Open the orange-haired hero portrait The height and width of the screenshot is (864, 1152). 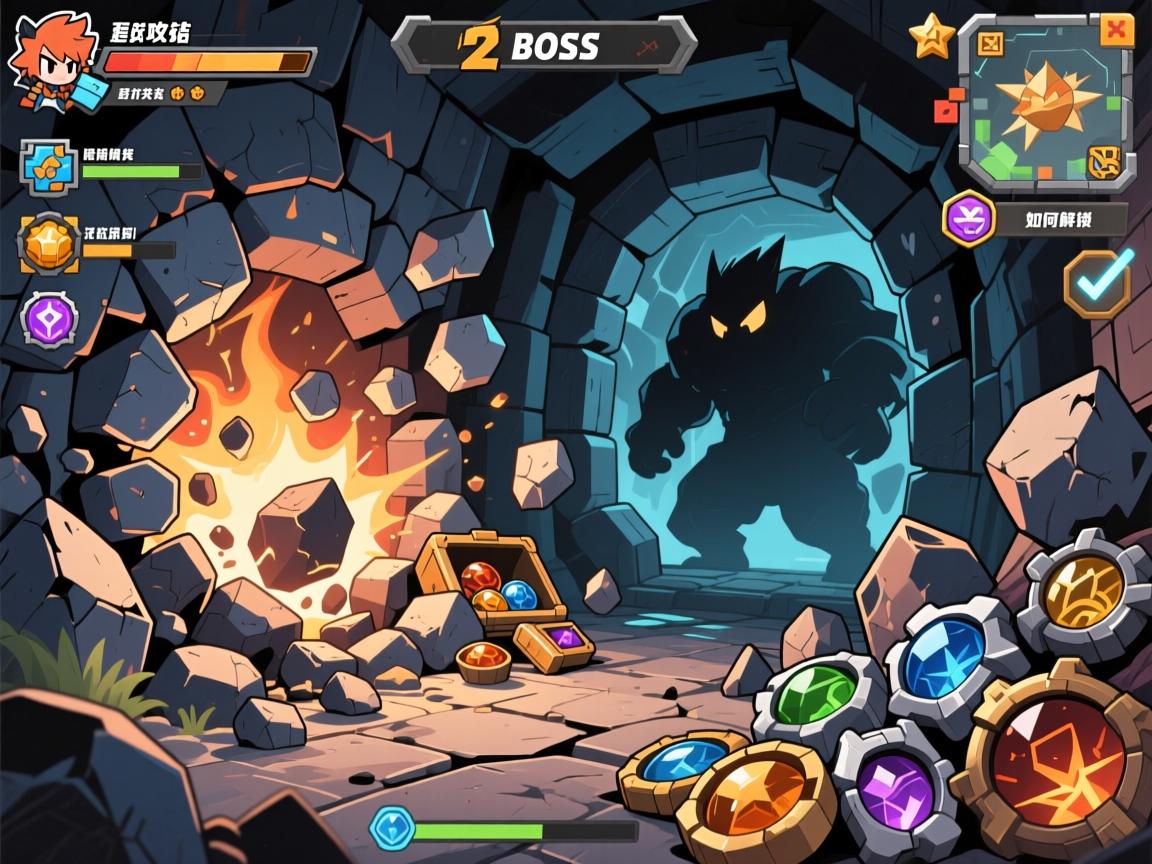50,62
